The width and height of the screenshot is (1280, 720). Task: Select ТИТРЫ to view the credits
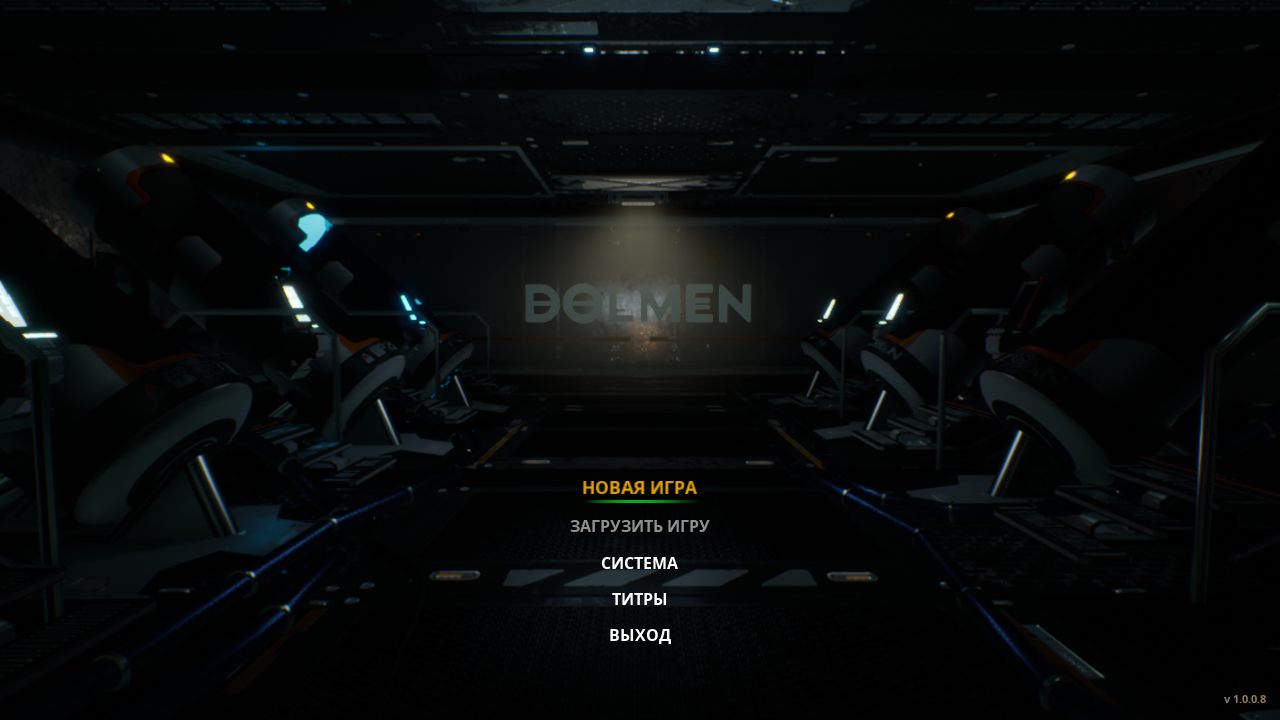pyautogui.click(x=638, y=599)
